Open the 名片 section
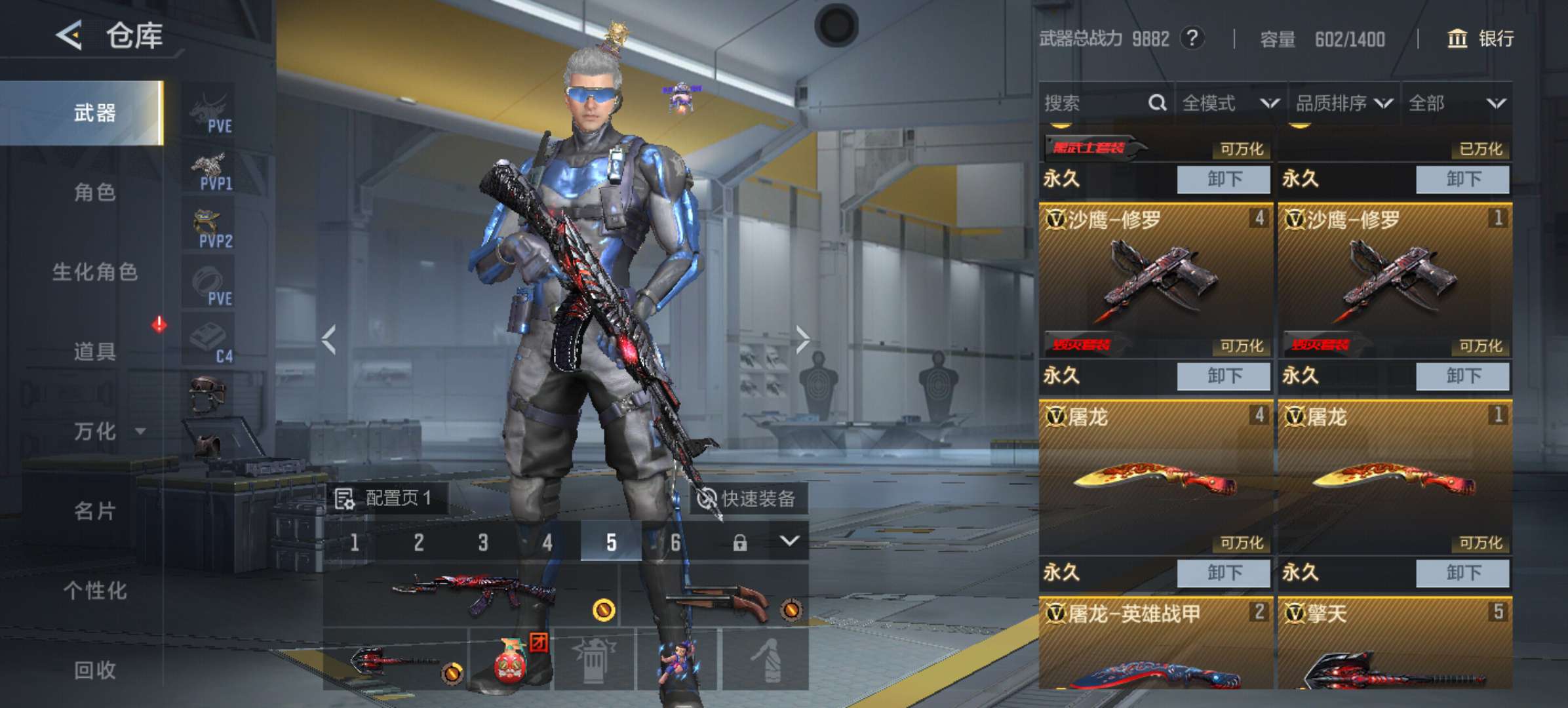This screenshot has width=1568, height=708. (95, 511)
